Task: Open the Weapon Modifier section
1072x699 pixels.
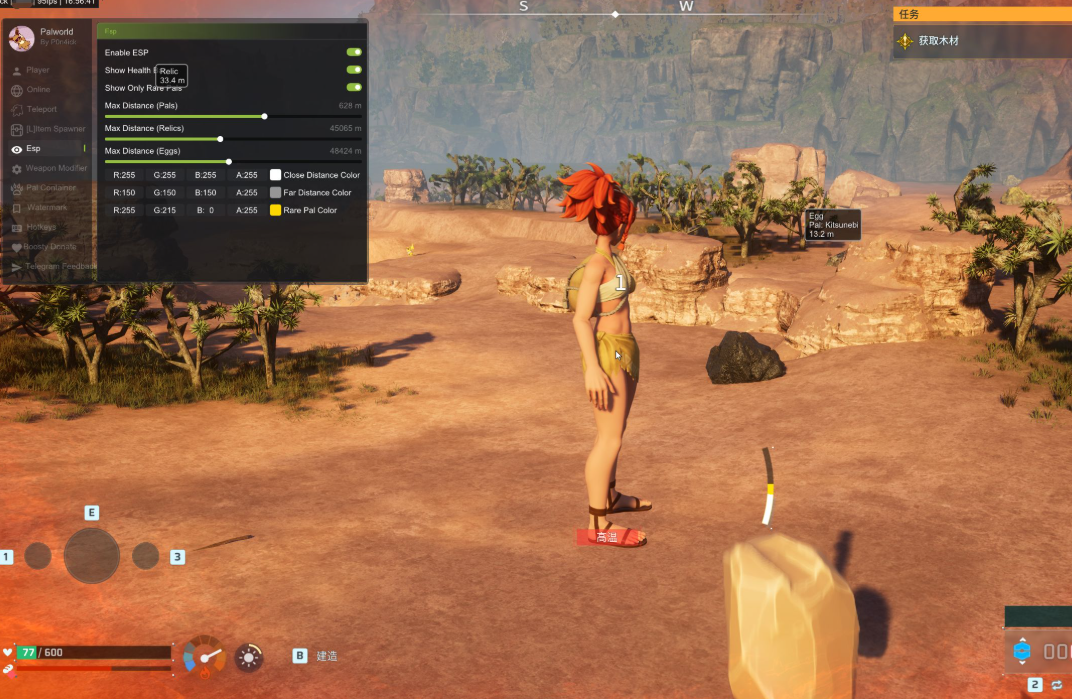Action: [56, 168]
